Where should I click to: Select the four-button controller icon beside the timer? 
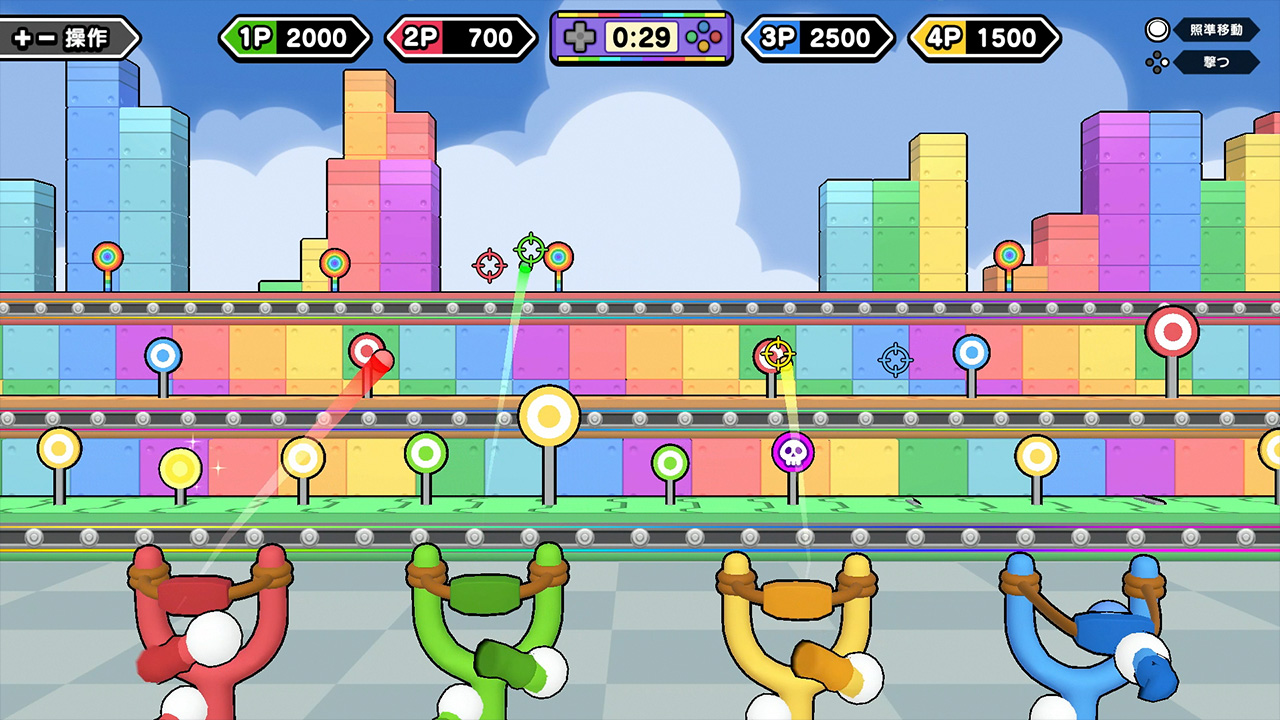pos(704,38)
